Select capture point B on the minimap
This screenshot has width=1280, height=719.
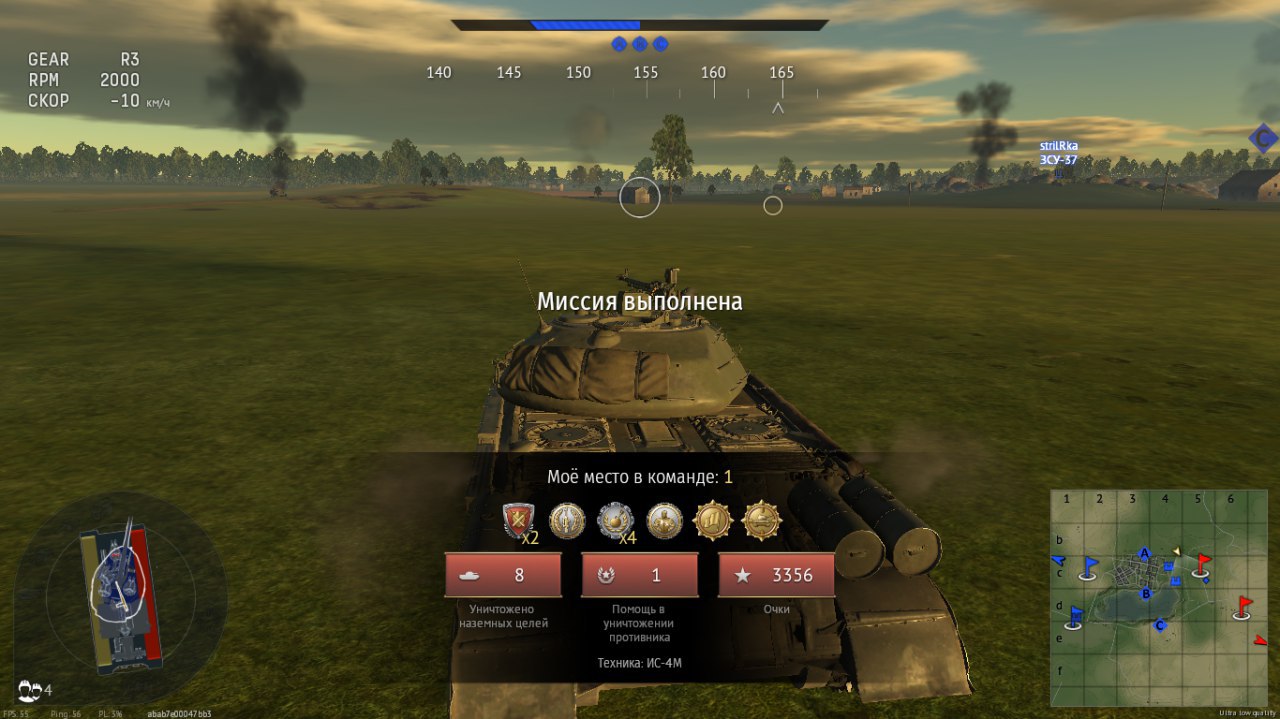[1148, 593]
